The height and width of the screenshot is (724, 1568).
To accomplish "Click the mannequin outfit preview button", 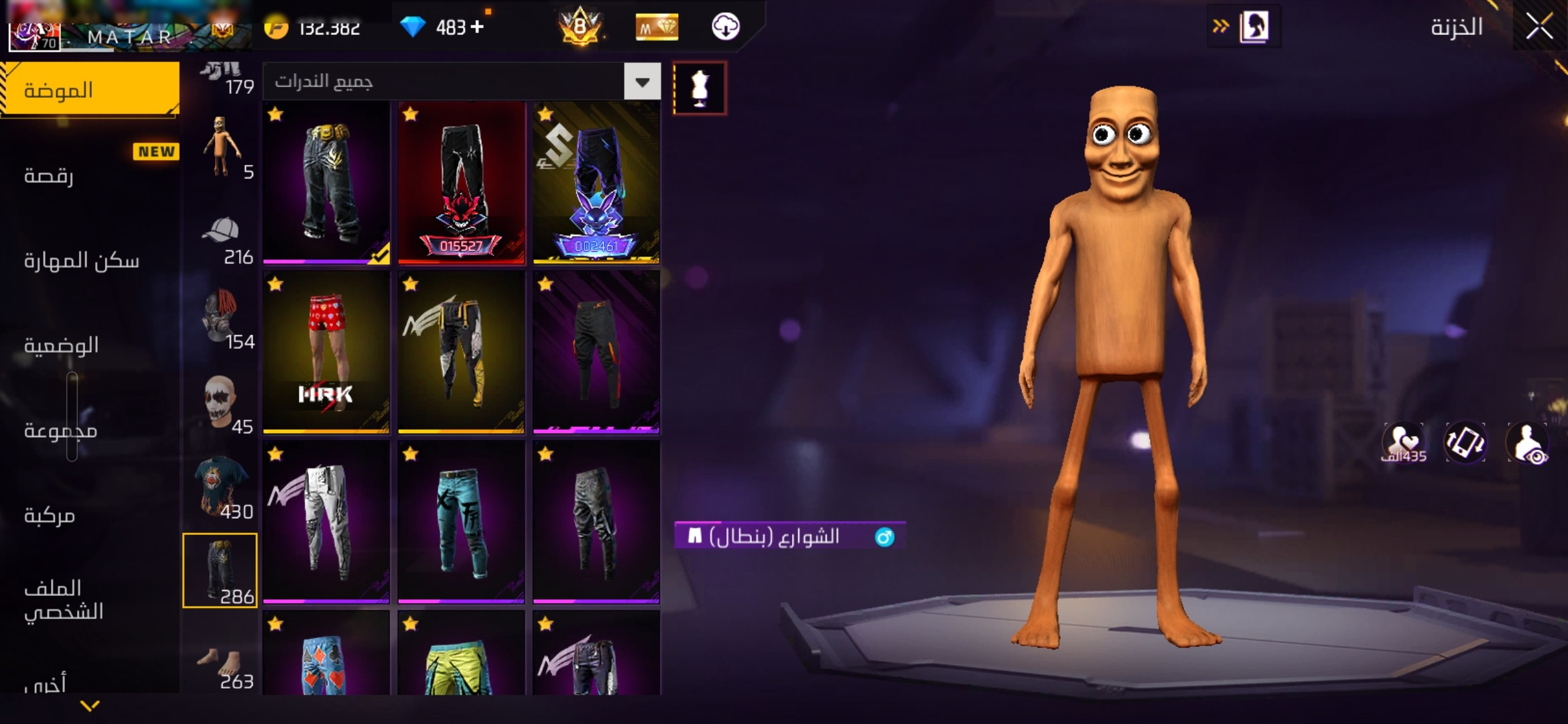I will [x=700, y=88].
